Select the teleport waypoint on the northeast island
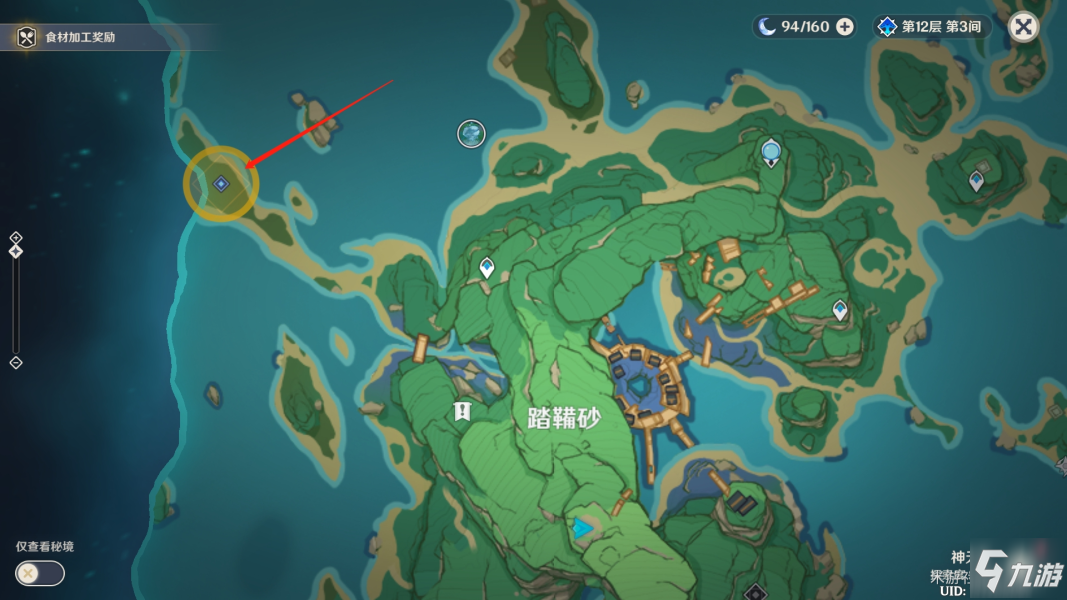Screen dimensions: 1067x600 976,181
